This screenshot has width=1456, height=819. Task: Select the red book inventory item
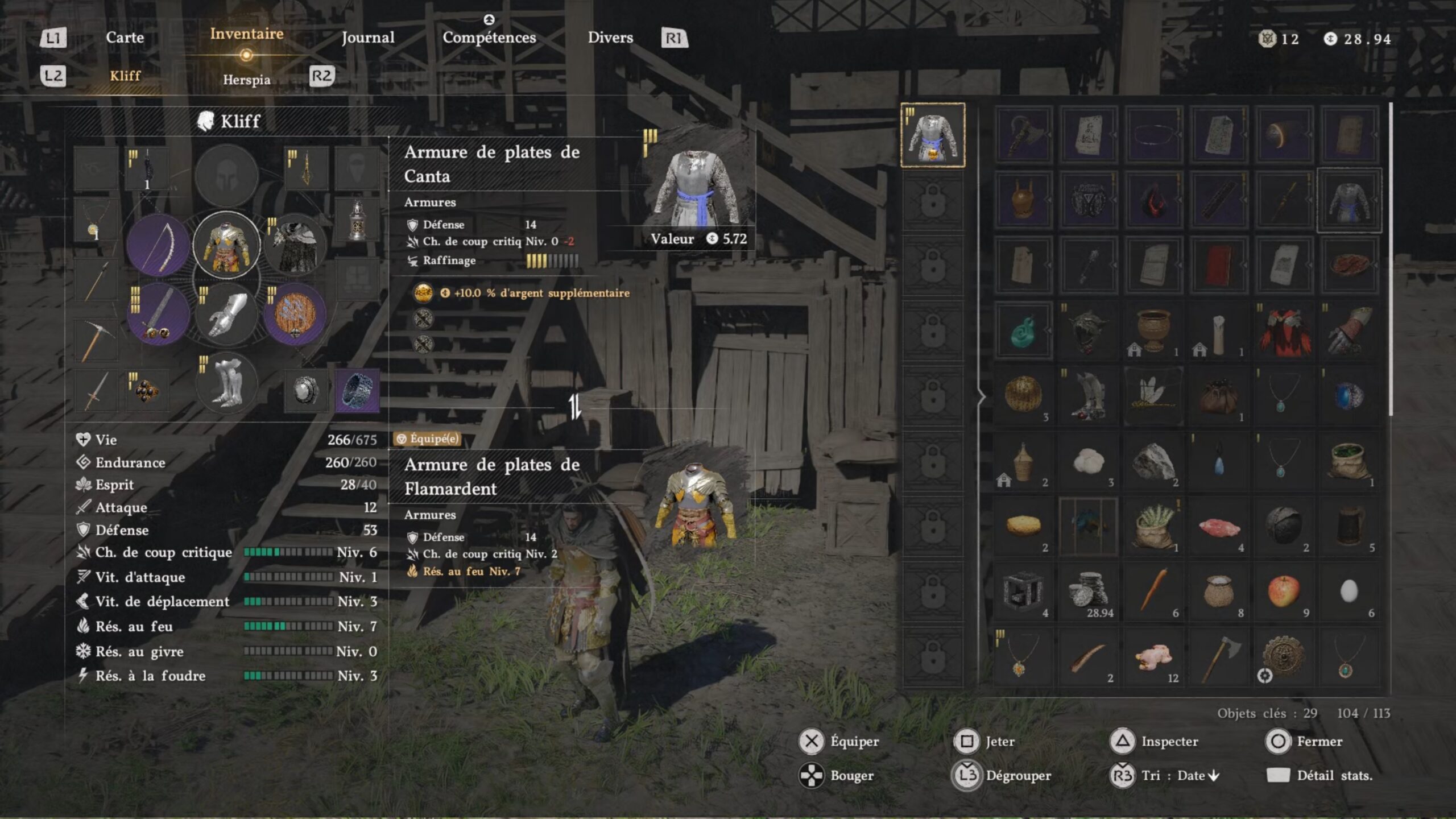pyautogui.click(x=1218, y=265)
